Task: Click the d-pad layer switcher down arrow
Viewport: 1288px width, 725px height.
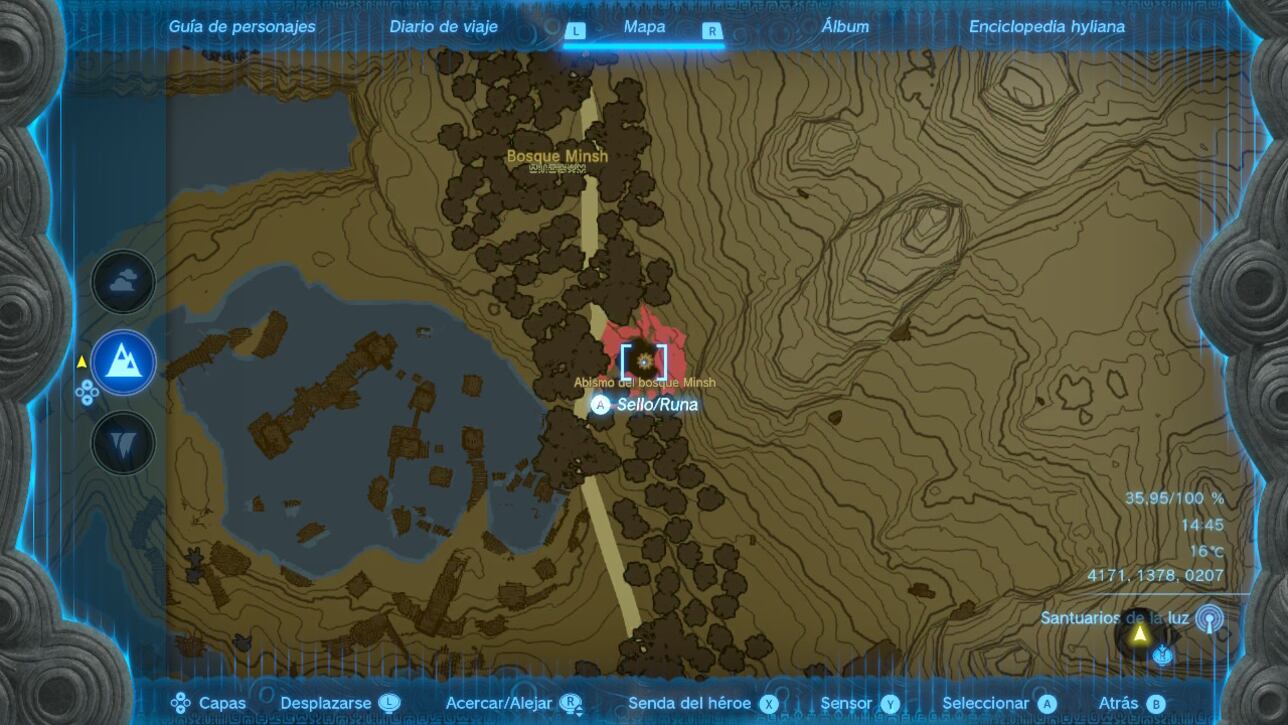Action: click(87, 400)
